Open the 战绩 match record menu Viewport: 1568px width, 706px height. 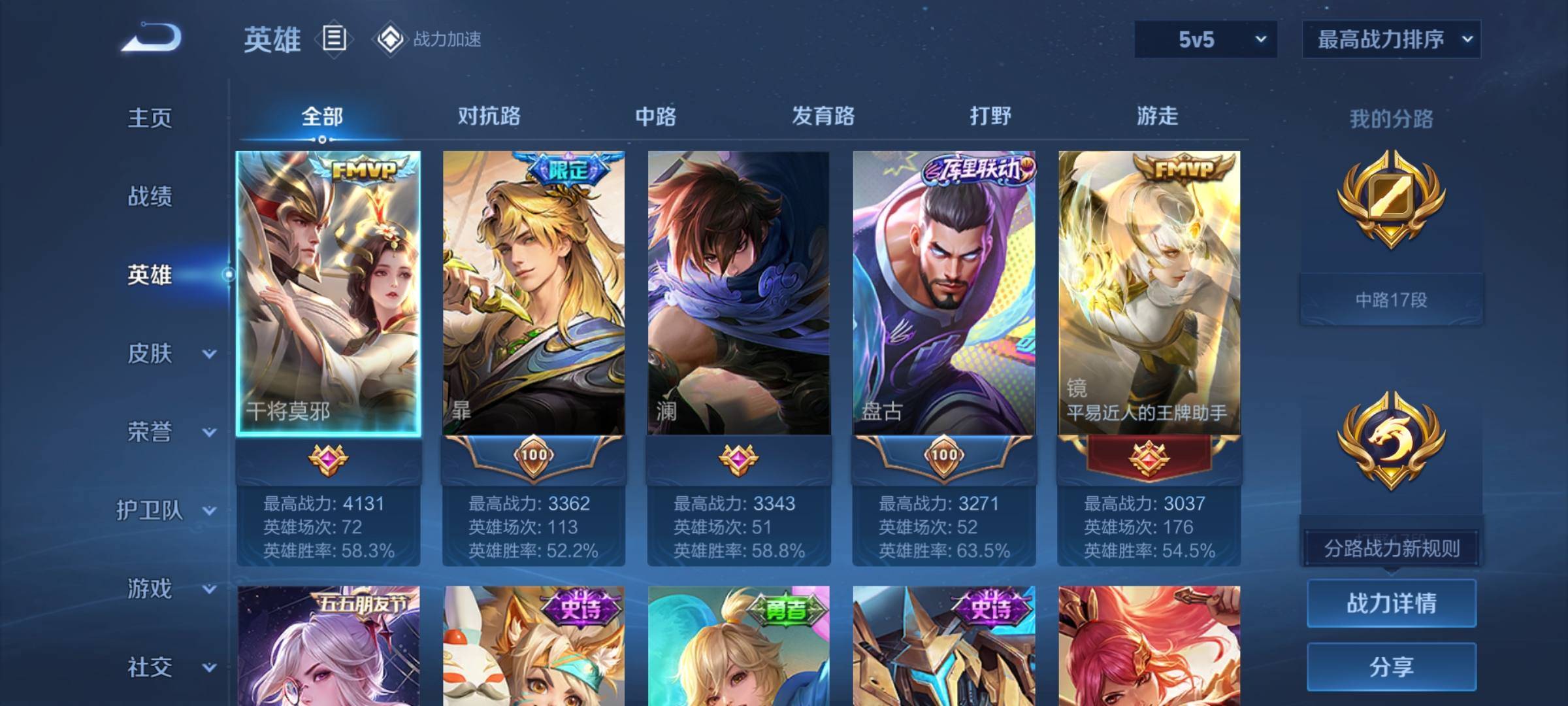pos(150,196)
